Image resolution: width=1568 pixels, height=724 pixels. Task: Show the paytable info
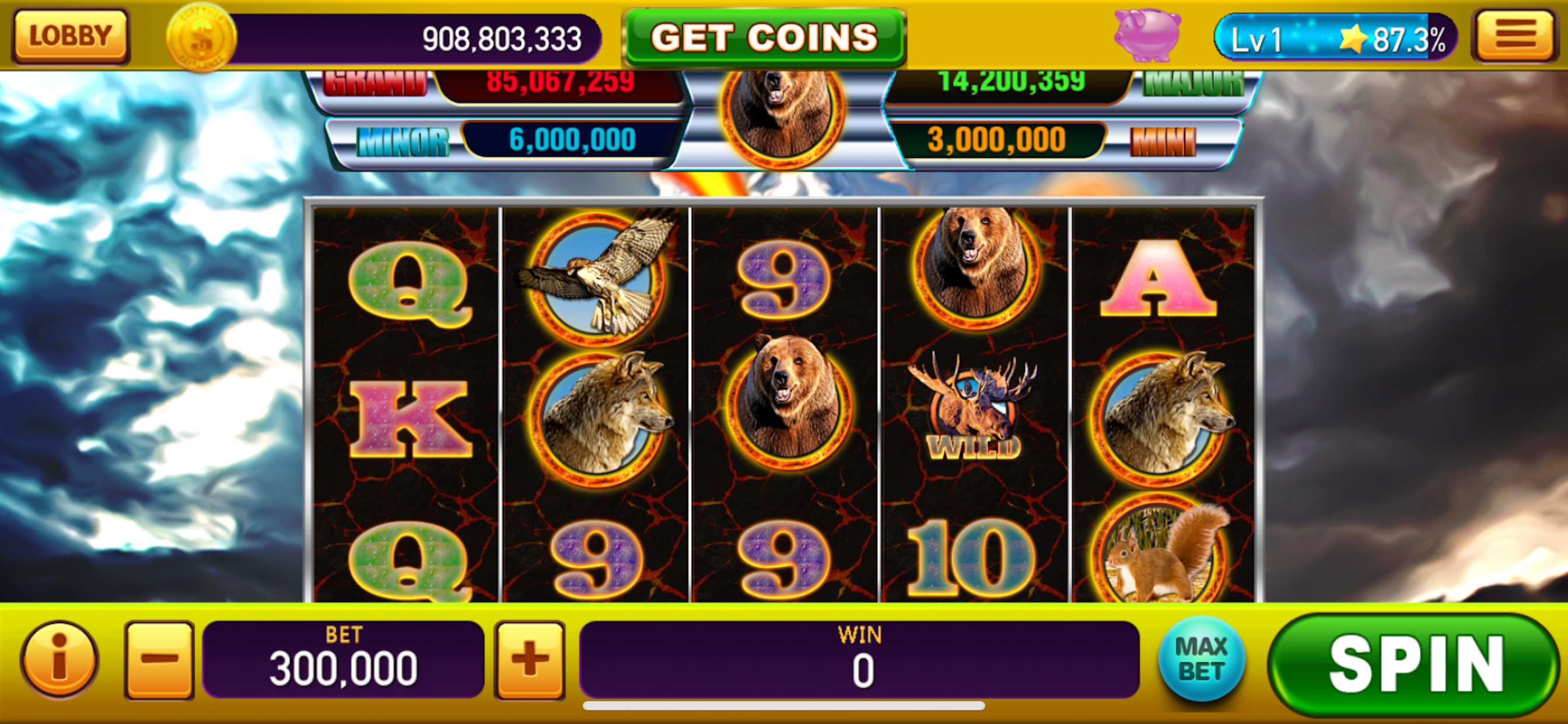(59, 659)
